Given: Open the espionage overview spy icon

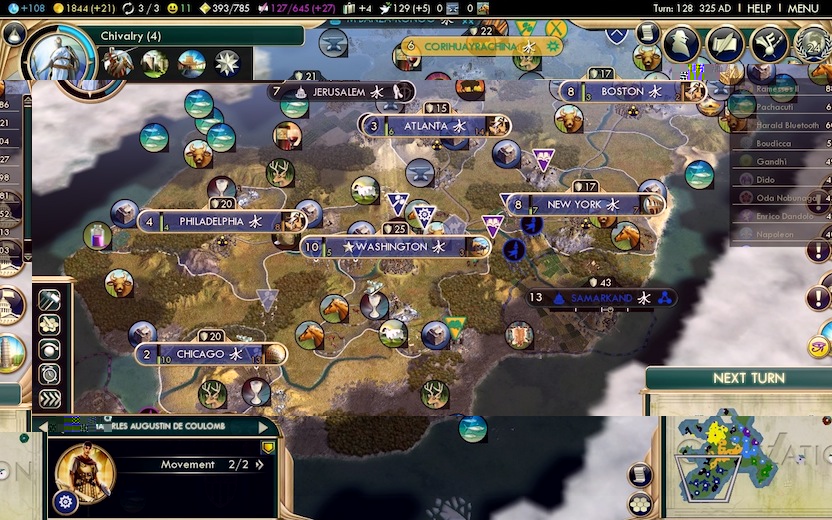Looking at the screenshot, I should pos(682,45).
